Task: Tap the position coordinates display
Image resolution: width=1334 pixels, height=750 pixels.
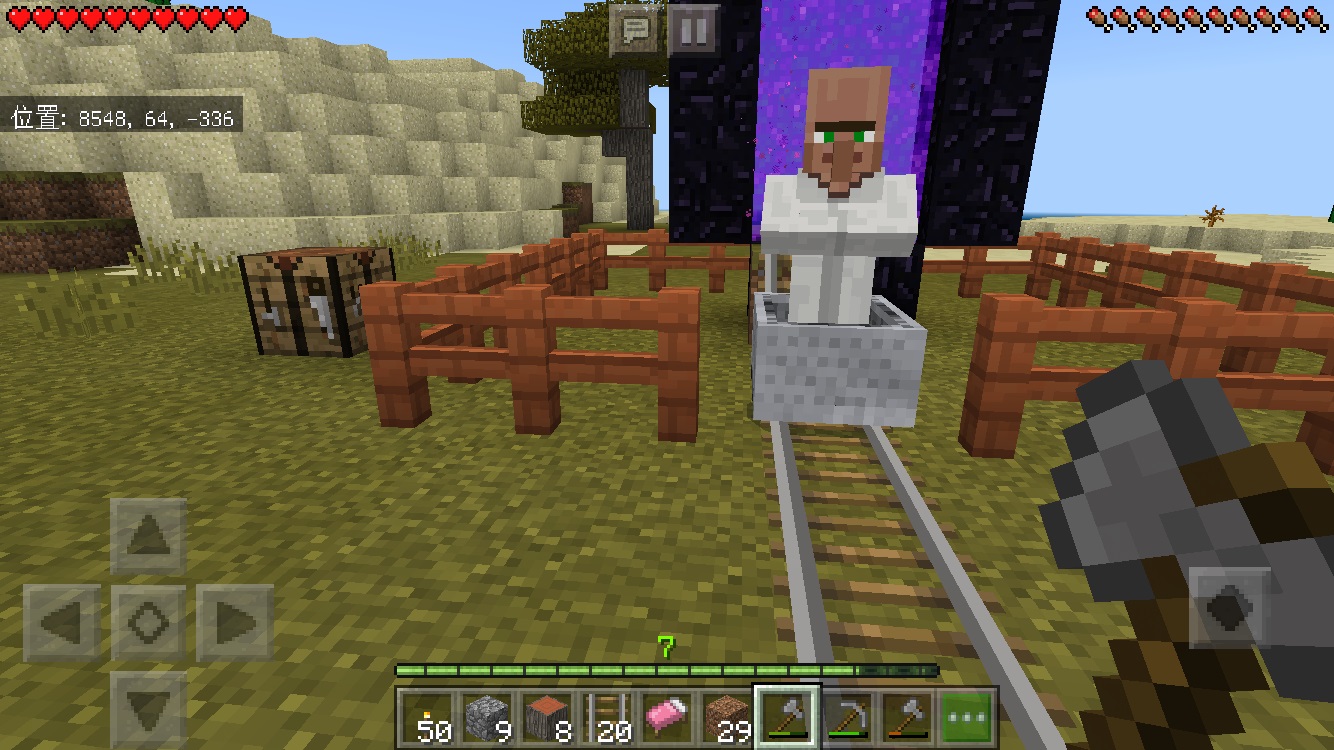Action: pyautogui.click(x=120, y=118)
